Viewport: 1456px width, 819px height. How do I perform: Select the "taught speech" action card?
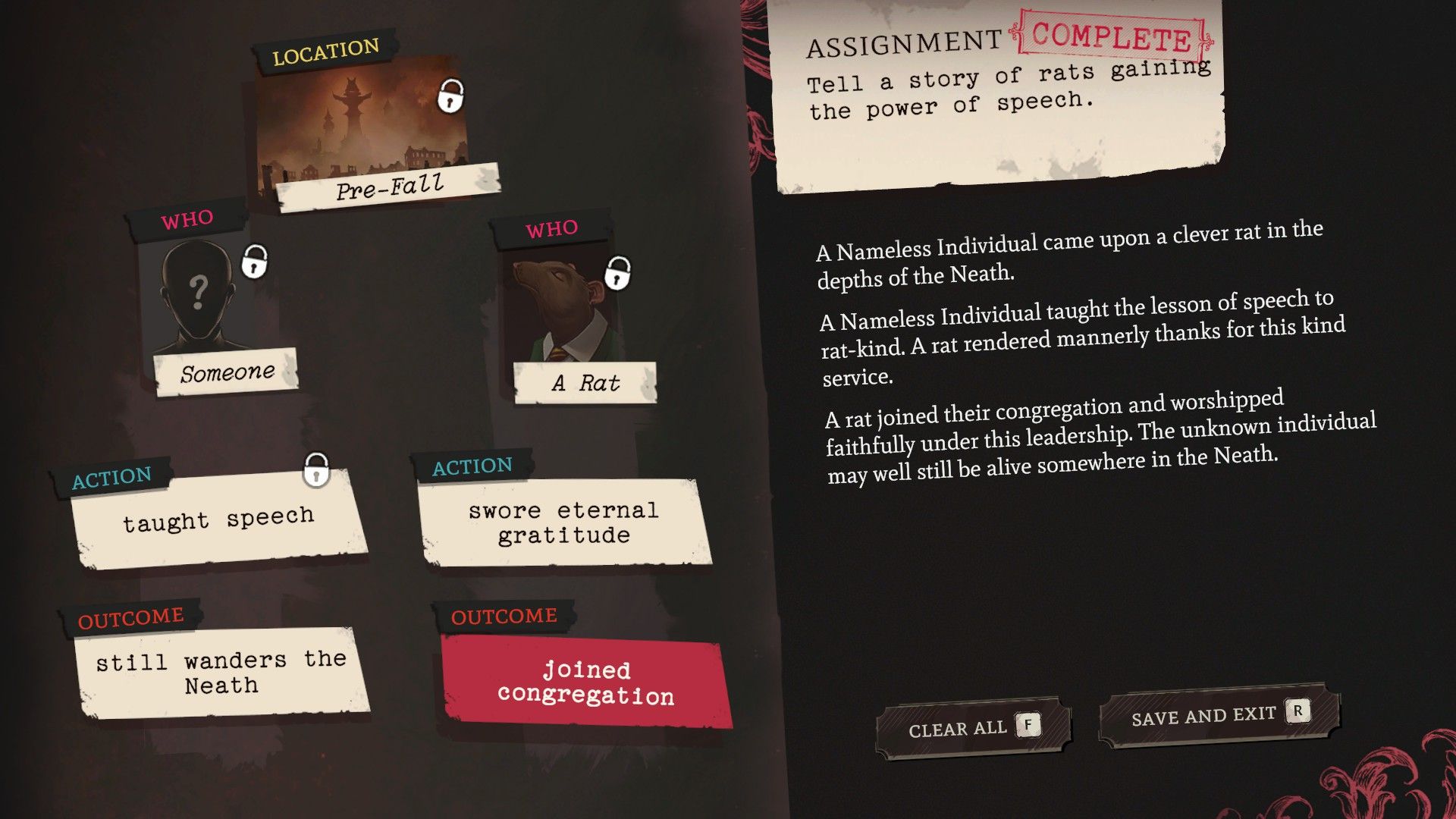click(x=218, y=520)
